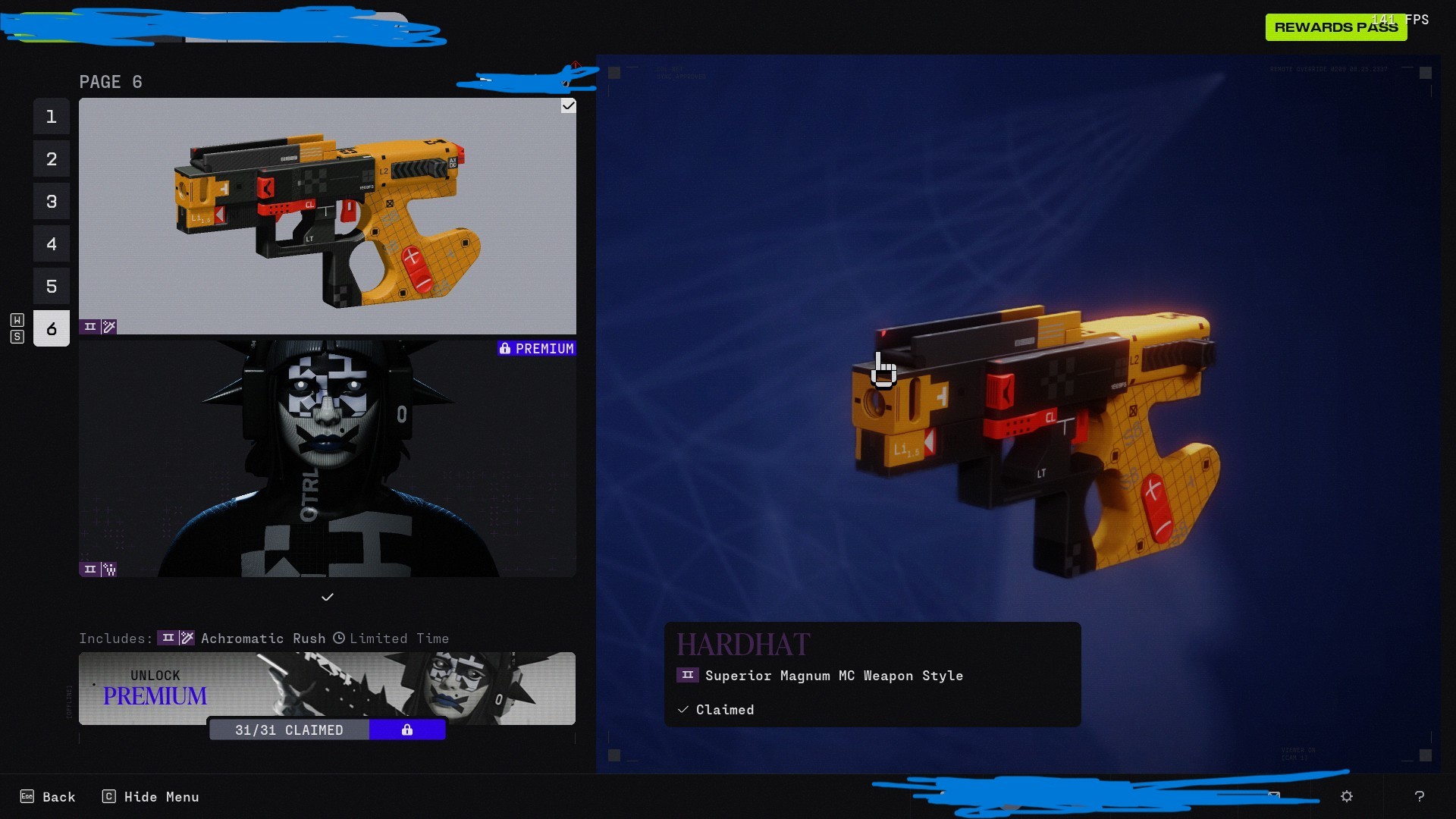1456x819 pixels.
Task: Click the Rewards Pass button
Action: [1335, 27]
